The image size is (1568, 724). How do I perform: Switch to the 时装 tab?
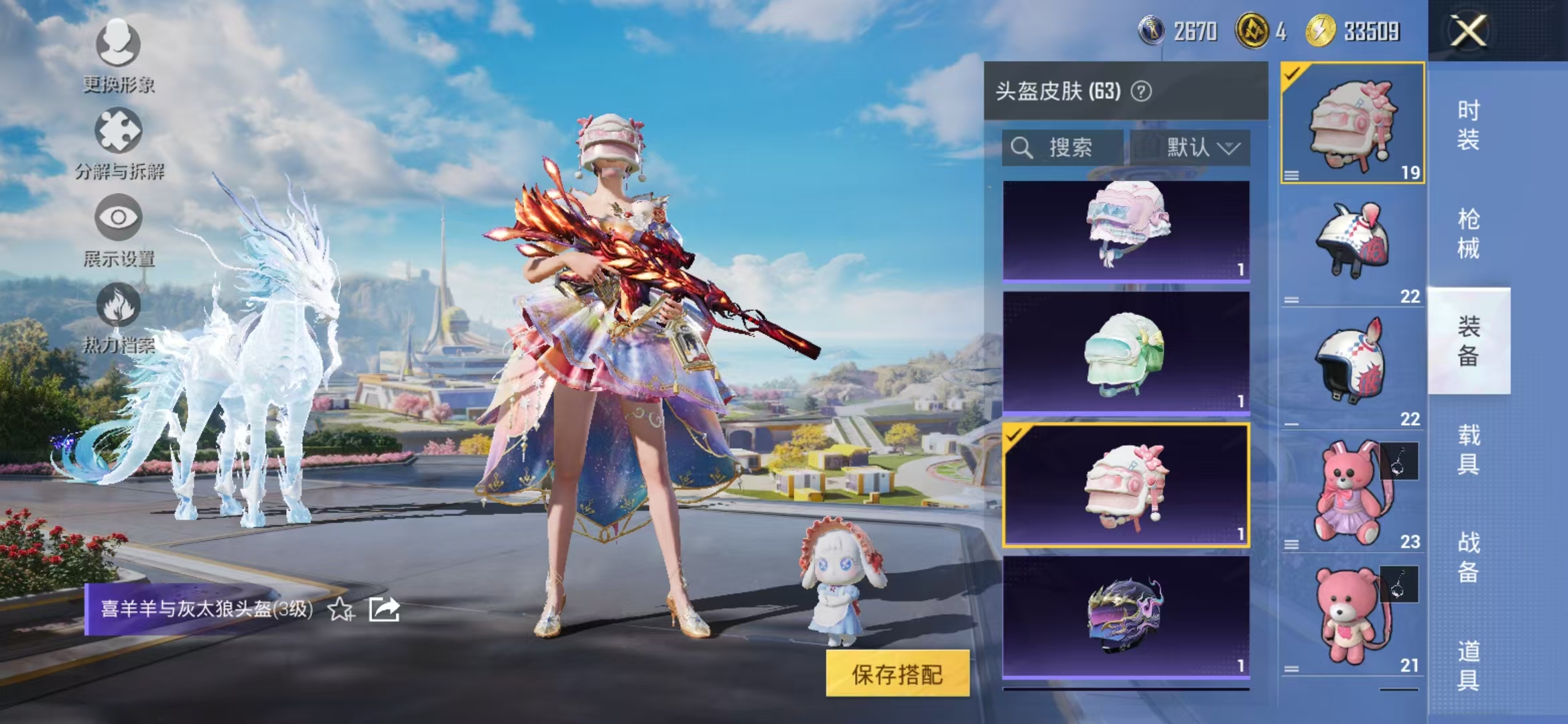point(1468,124)
